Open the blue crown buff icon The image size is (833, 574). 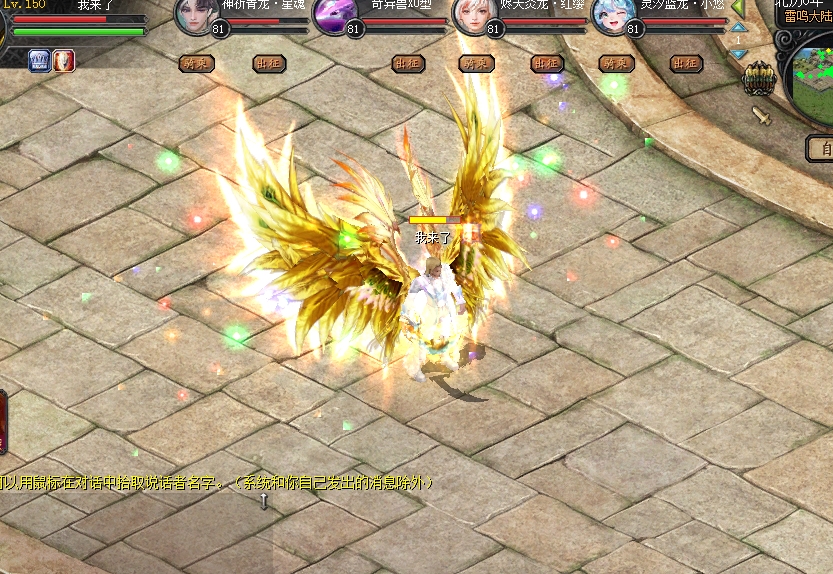(40, 60)
